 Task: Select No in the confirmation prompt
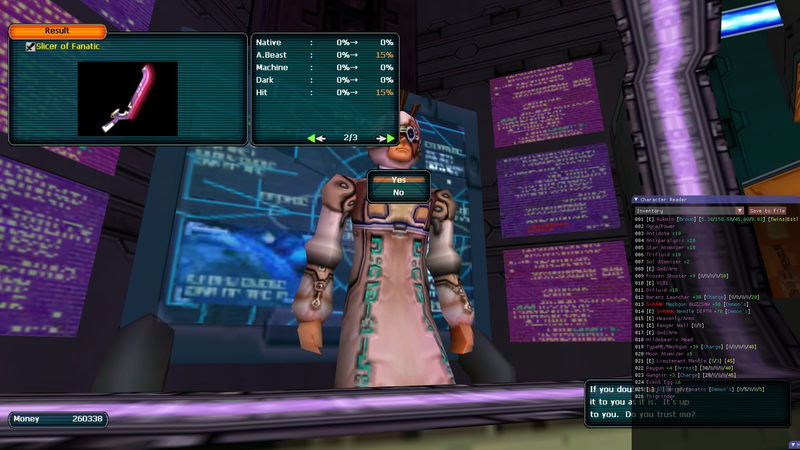click(398, 192)
